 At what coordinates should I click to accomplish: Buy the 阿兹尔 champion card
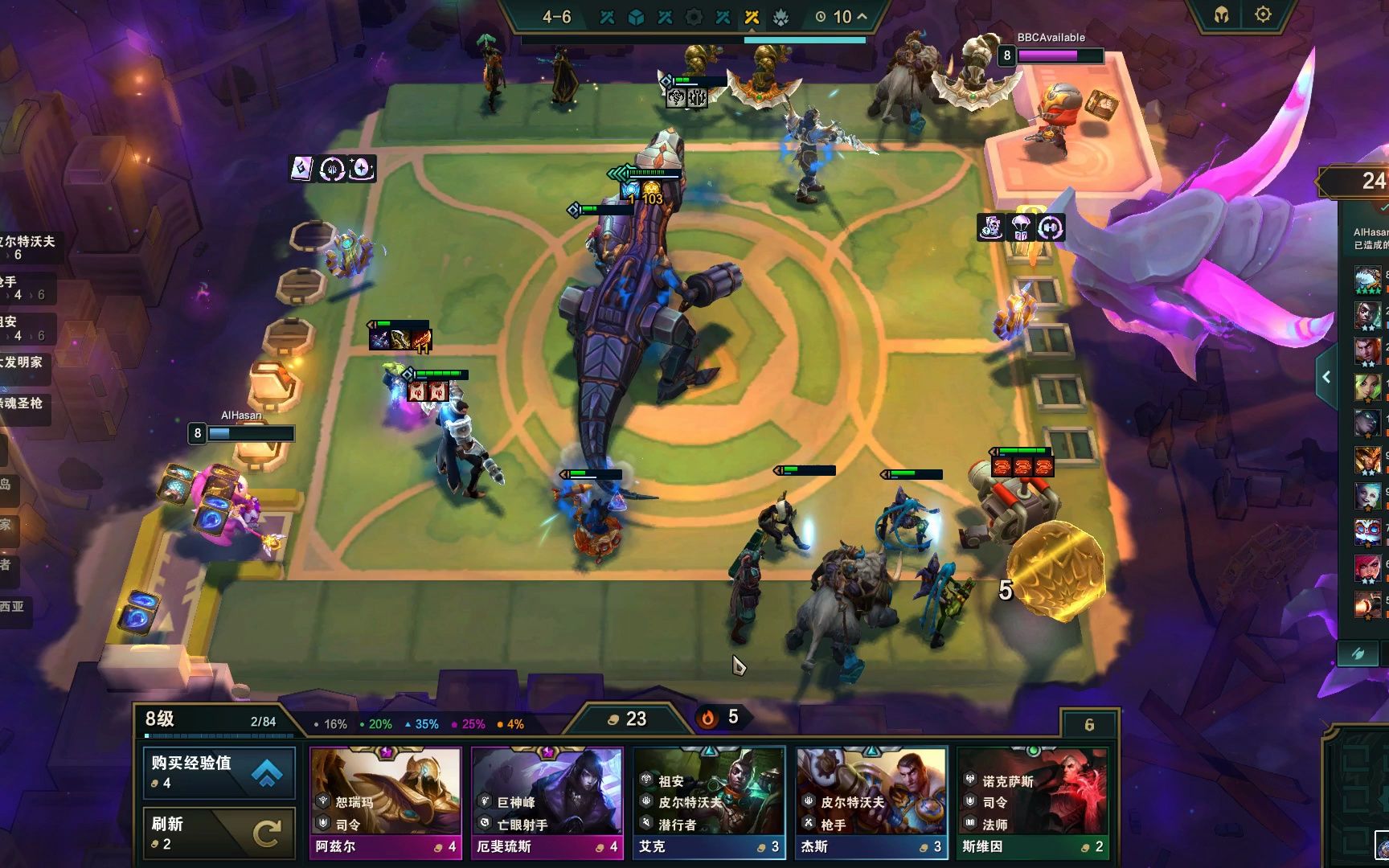tap(386, 802)
